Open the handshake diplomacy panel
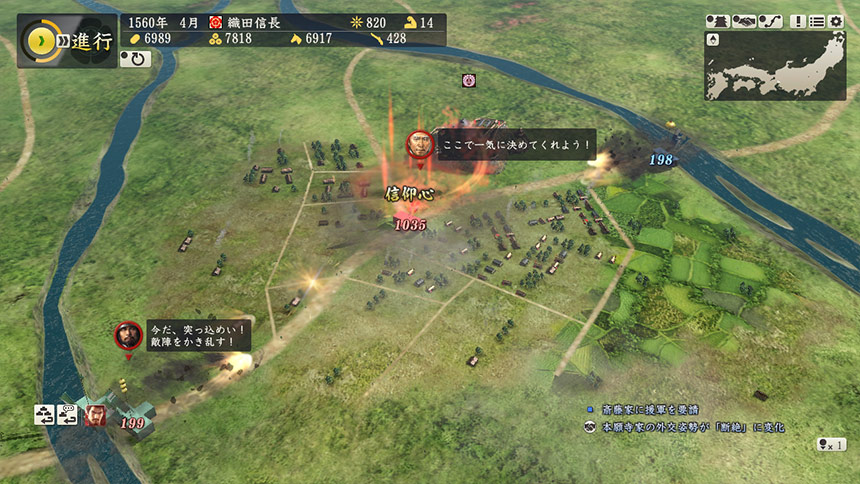 point(745,21)
